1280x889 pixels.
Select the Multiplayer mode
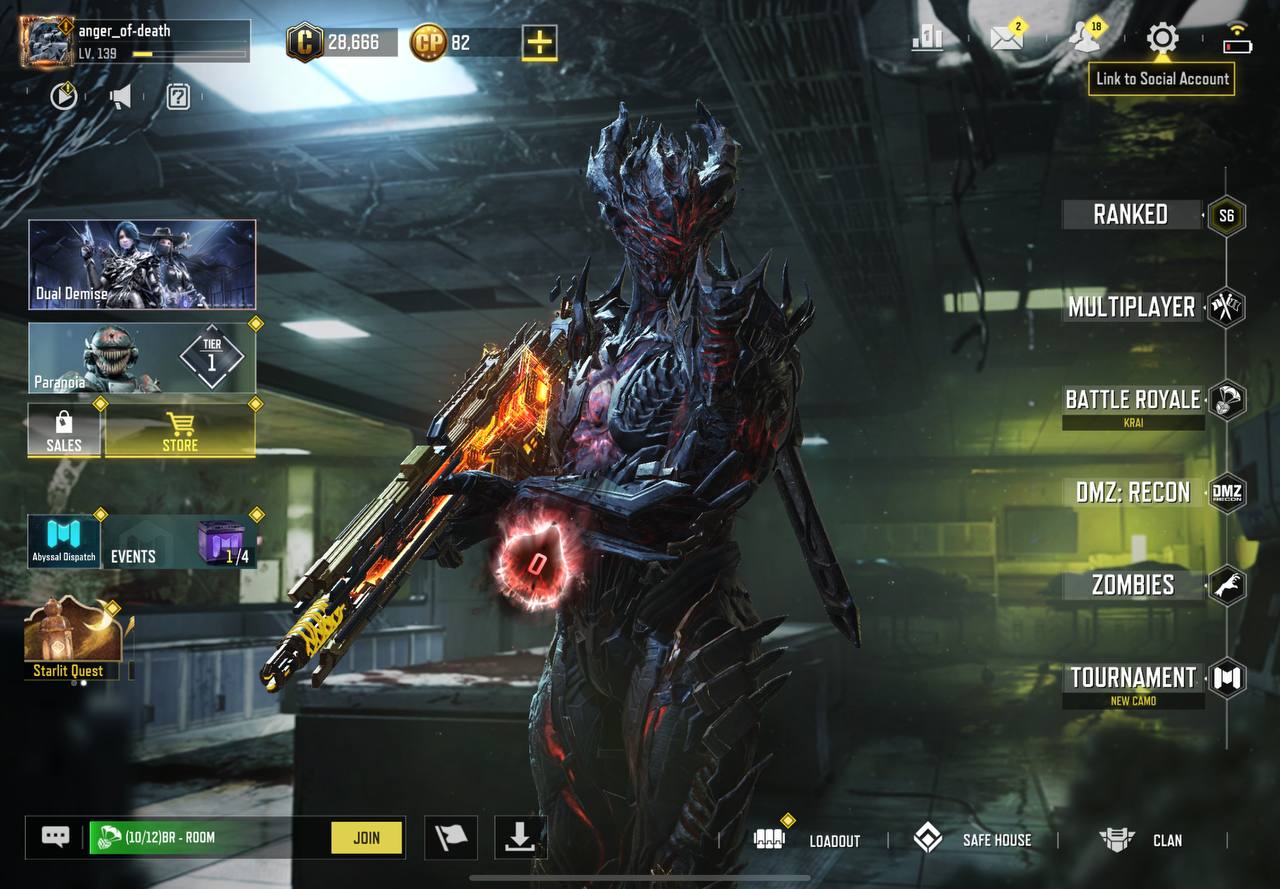[1132, 307]
